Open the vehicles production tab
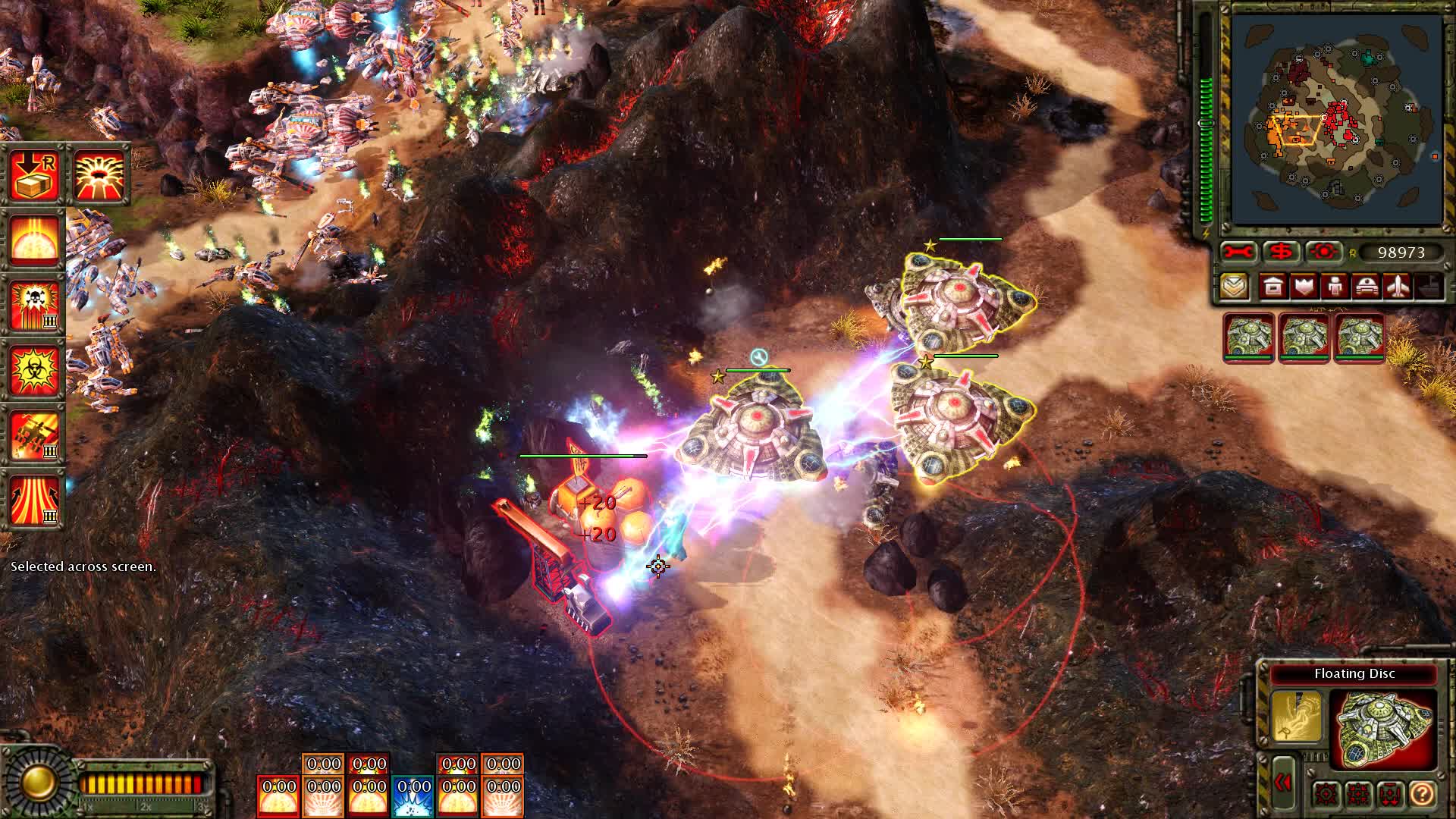 tap(1366, 287)
